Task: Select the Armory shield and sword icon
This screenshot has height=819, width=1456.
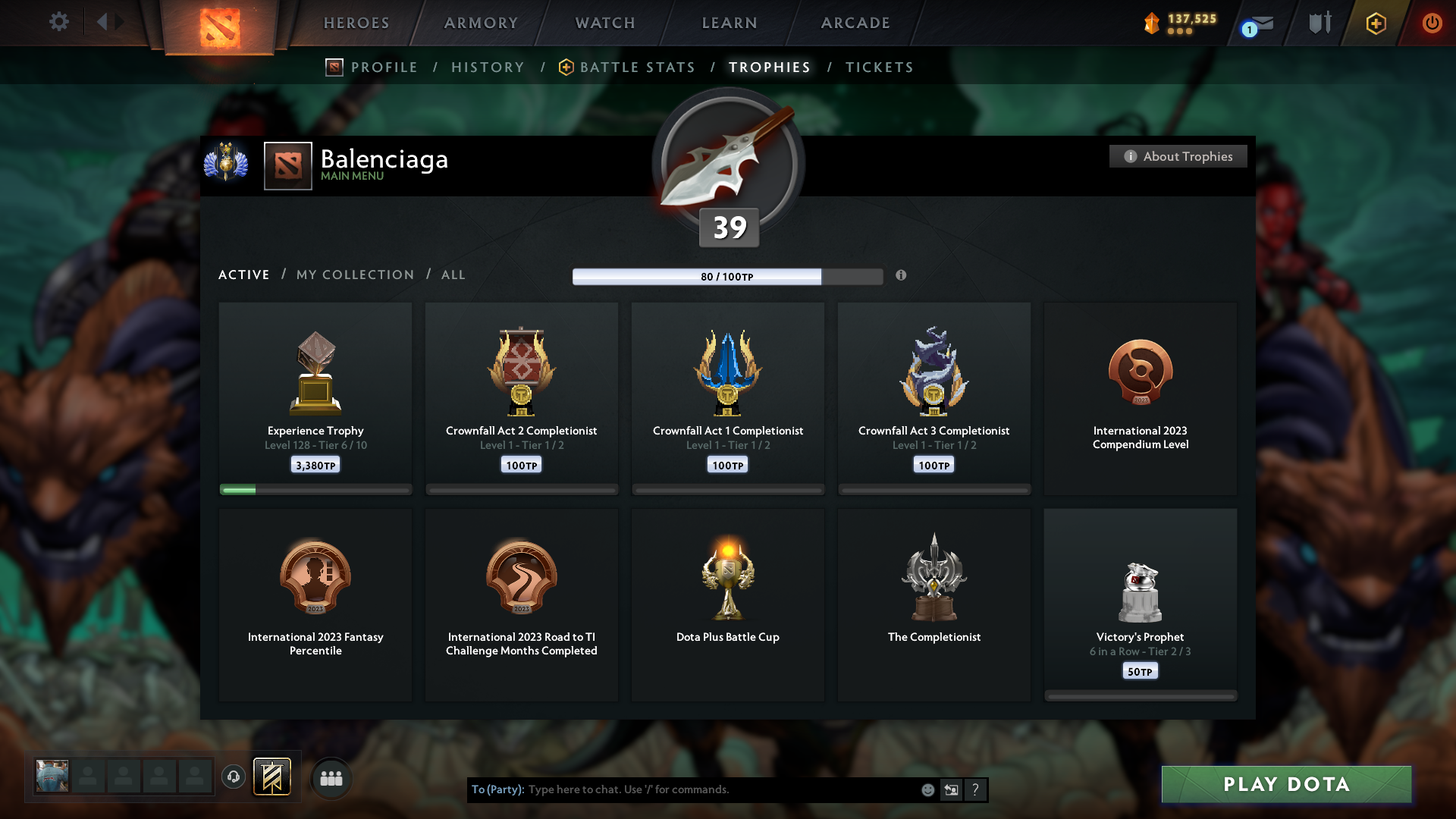Action: click(x=1319, y=23)
